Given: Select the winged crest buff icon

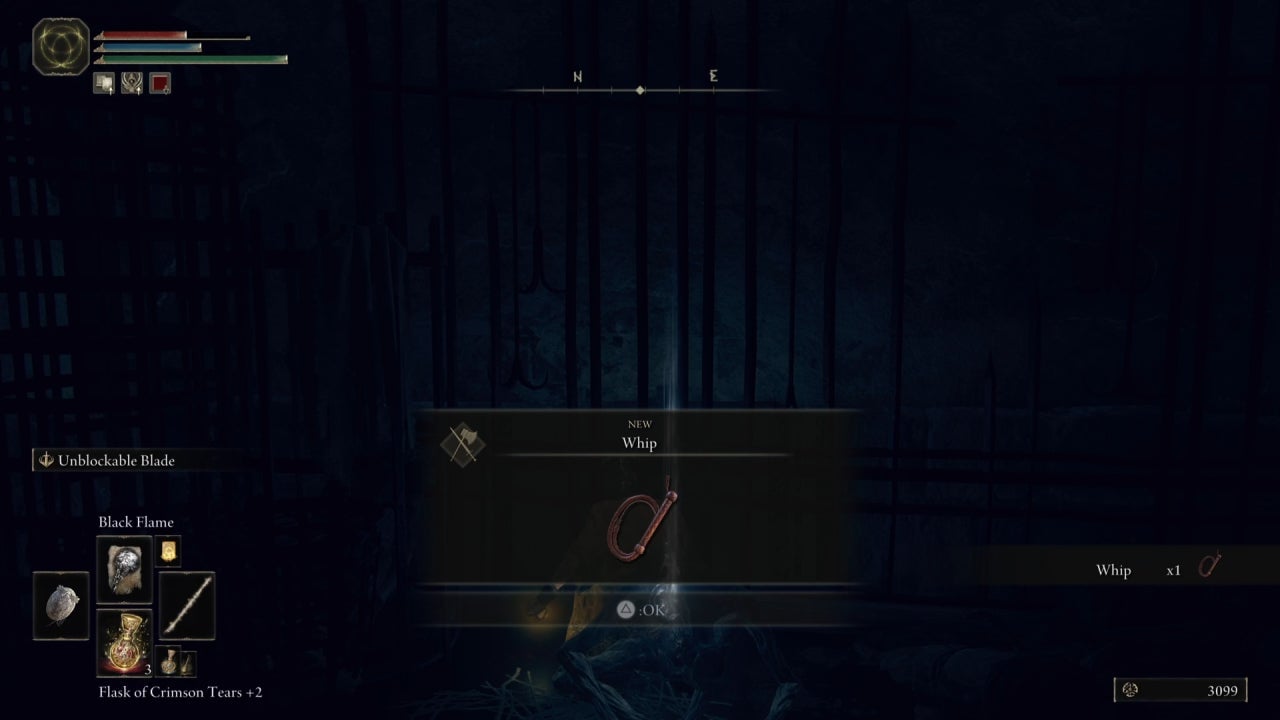Looking at the screenshot, I should (131, 84).
